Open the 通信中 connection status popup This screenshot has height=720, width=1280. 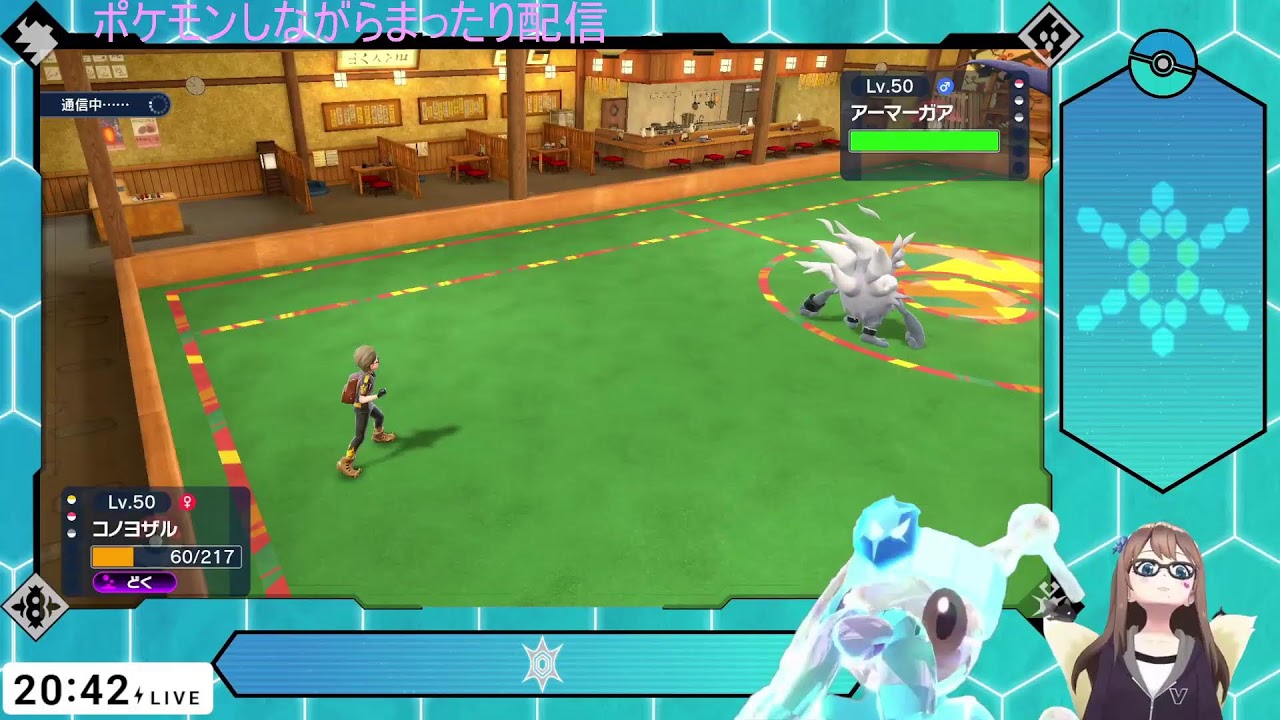(103, 102)
